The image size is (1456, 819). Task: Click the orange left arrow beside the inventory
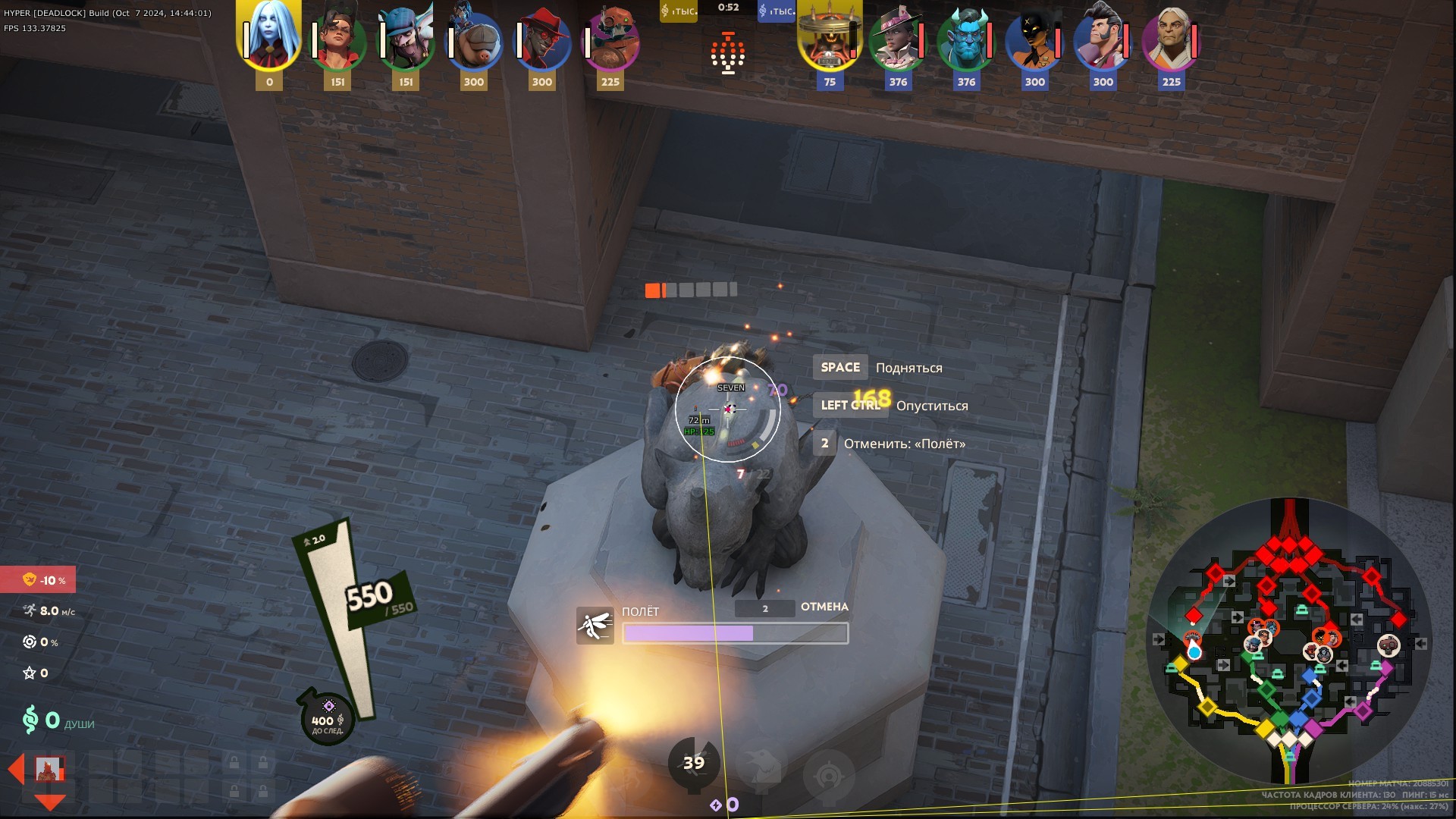pos(16,769)
